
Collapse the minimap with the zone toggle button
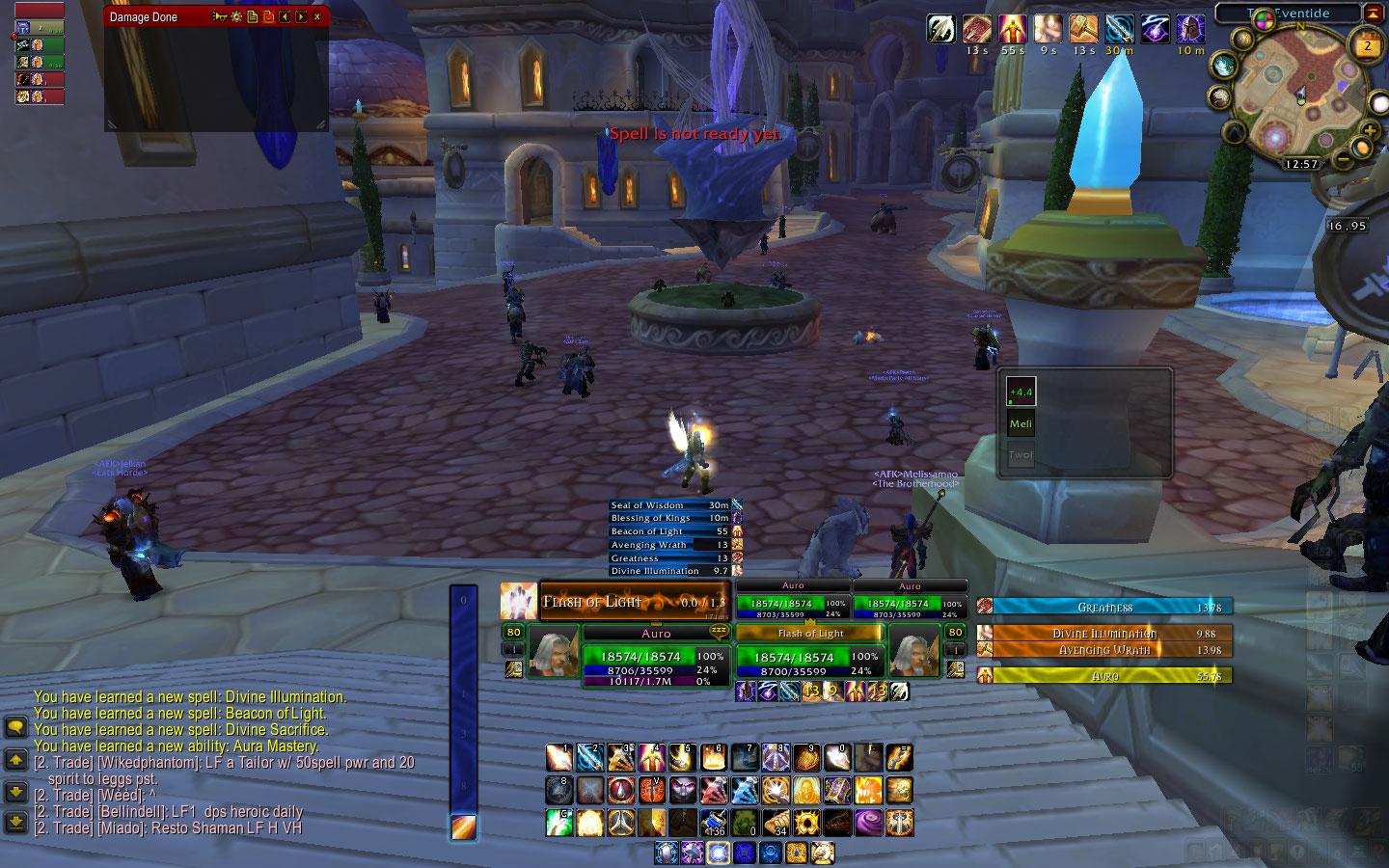1373,14
